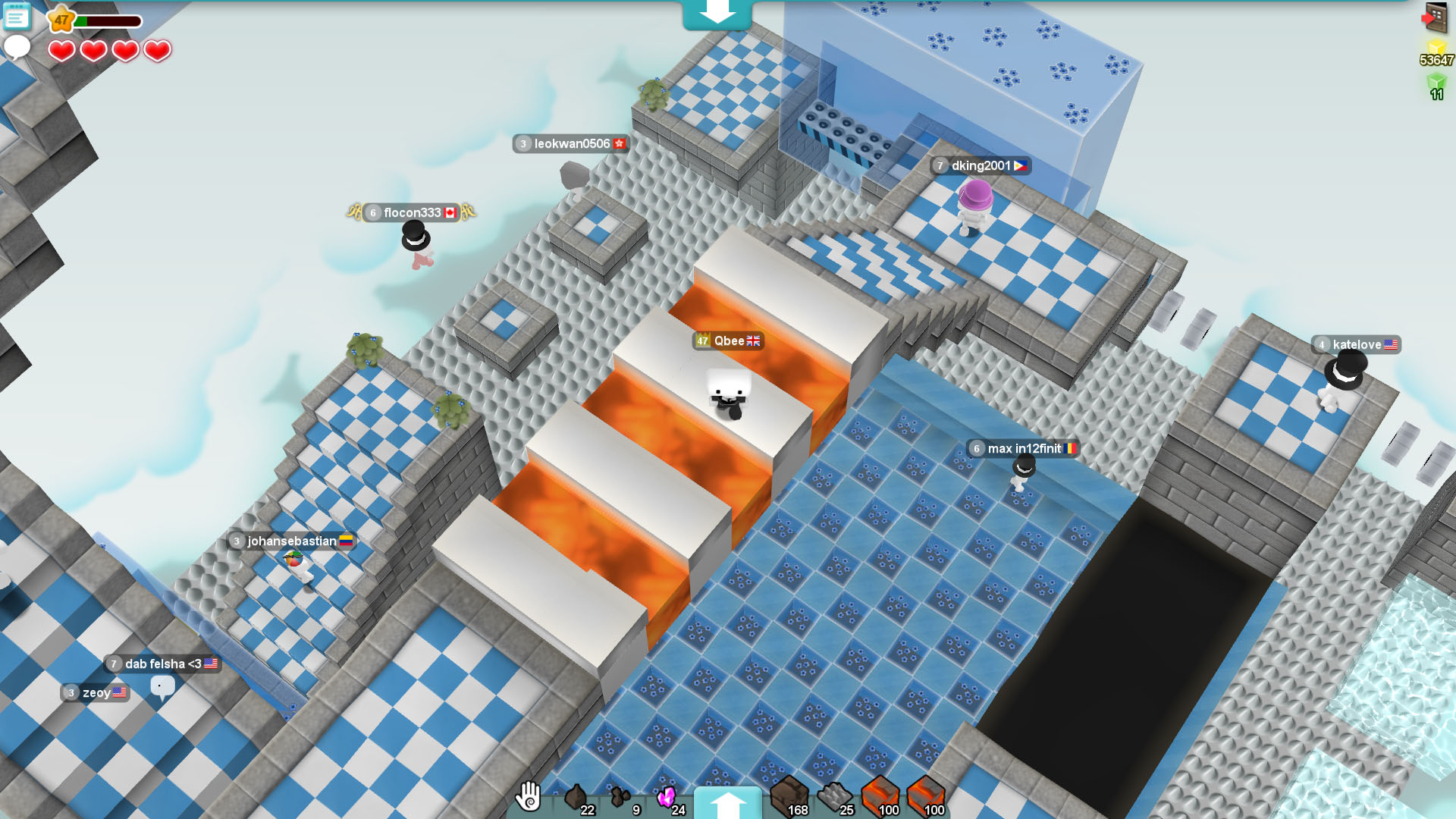Image resolution: width=1456 pixels, height=819 pixels.
Task: Click the green experience progress bar
Action: pos(106,21)
